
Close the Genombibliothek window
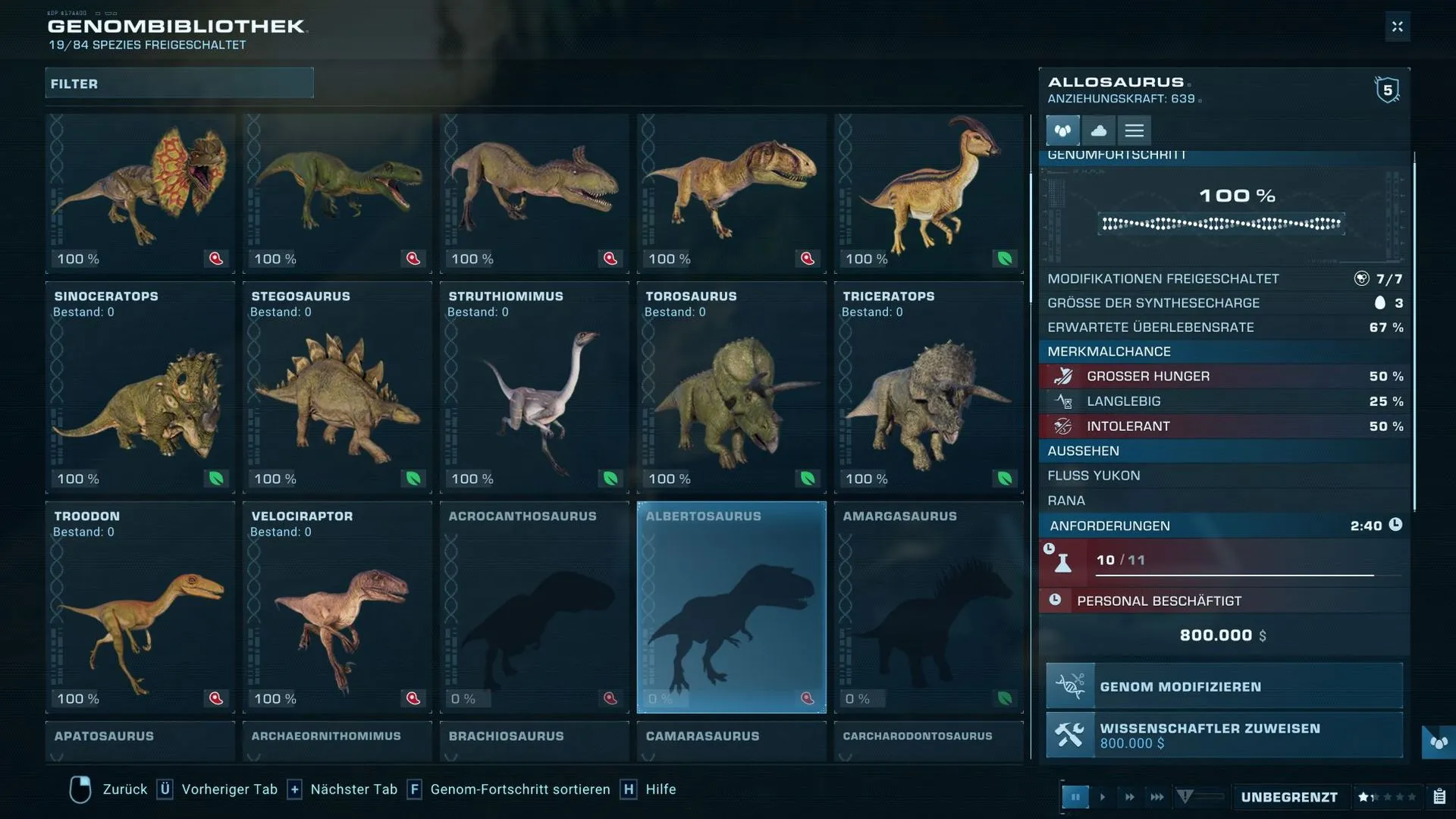pyautogui.click(x=1397, y=27)
